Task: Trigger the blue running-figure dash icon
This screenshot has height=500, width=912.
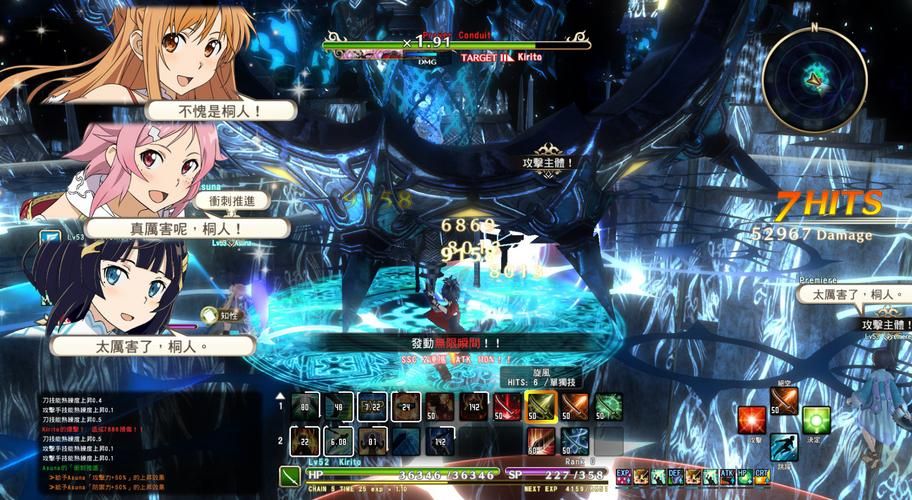Action: 783,447
